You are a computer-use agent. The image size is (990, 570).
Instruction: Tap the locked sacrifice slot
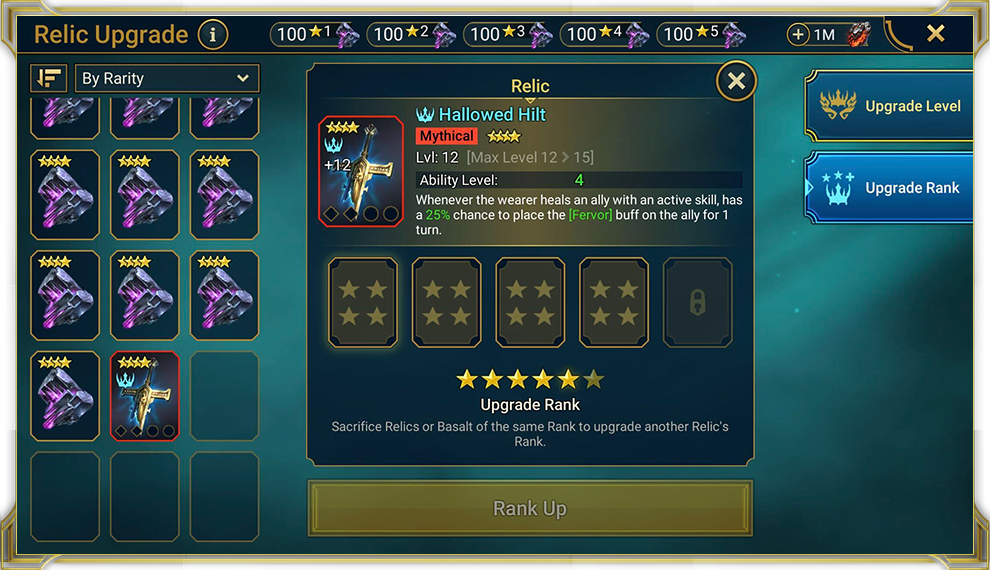pyautogui.click(x=698, y=303)
